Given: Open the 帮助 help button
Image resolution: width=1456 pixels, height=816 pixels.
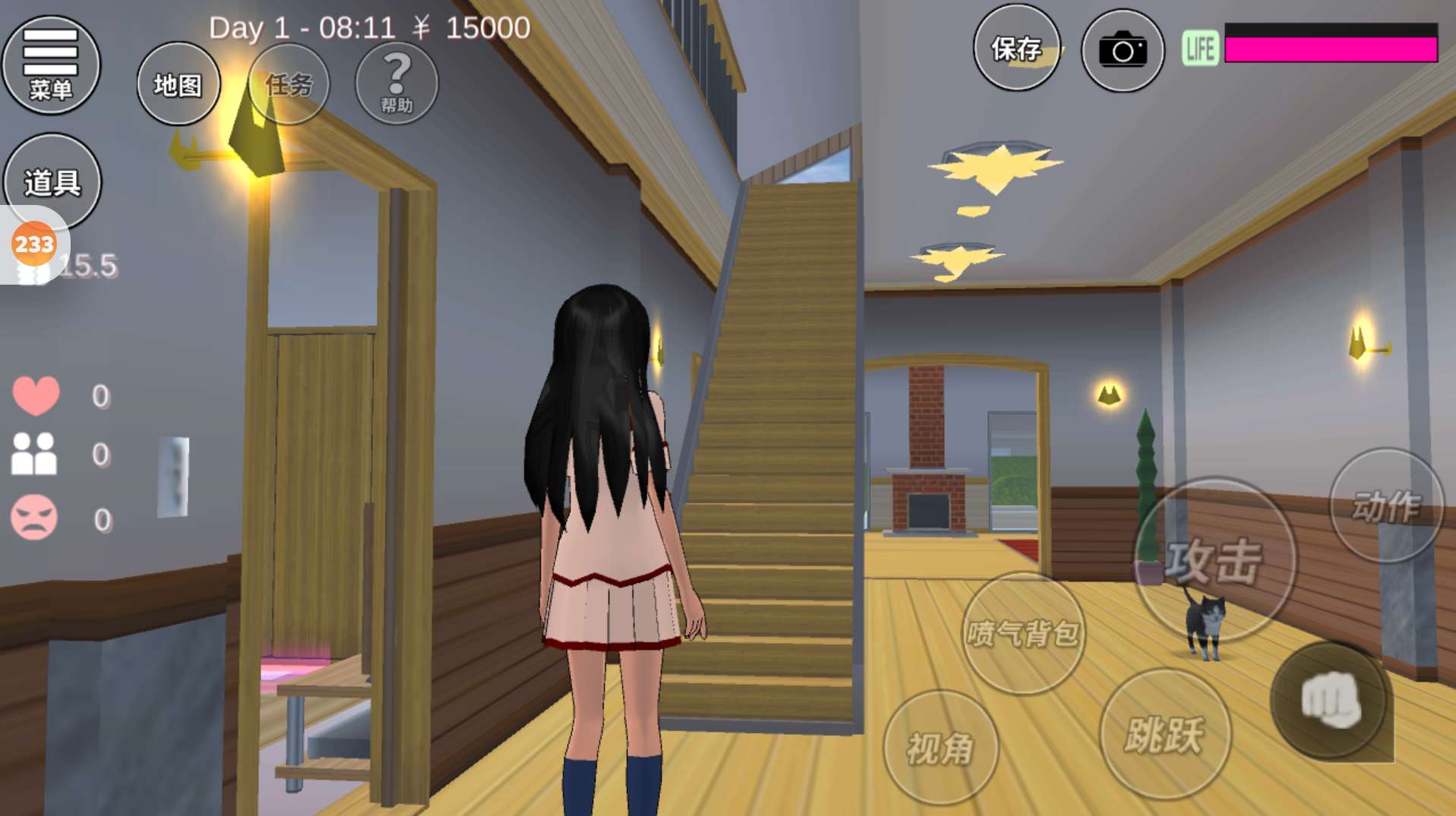Looking at the screenshot, I should tap(396, 83).
